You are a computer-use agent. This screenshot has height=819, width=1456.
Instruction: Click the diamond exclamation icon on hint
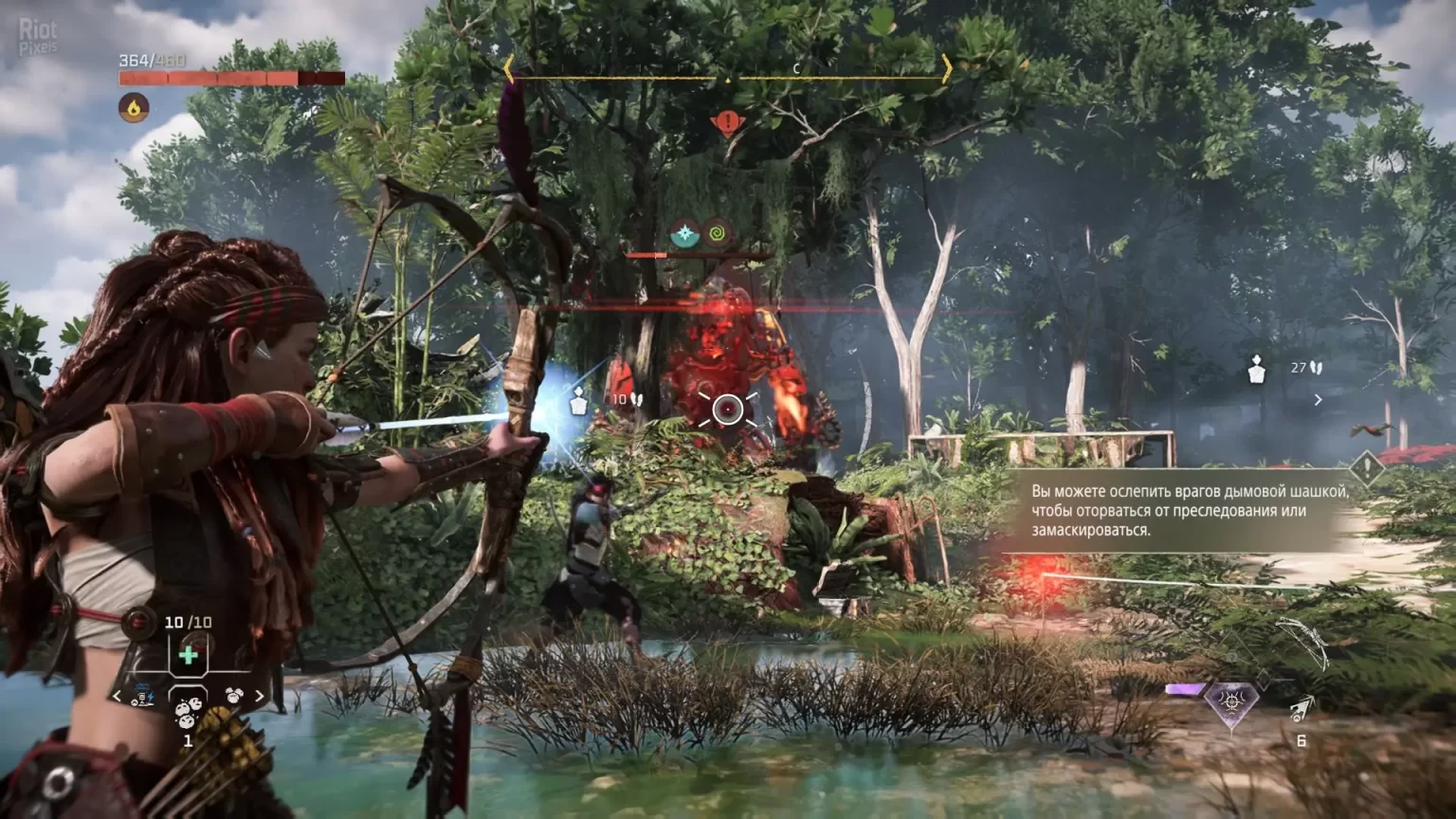pos(1366,467)
